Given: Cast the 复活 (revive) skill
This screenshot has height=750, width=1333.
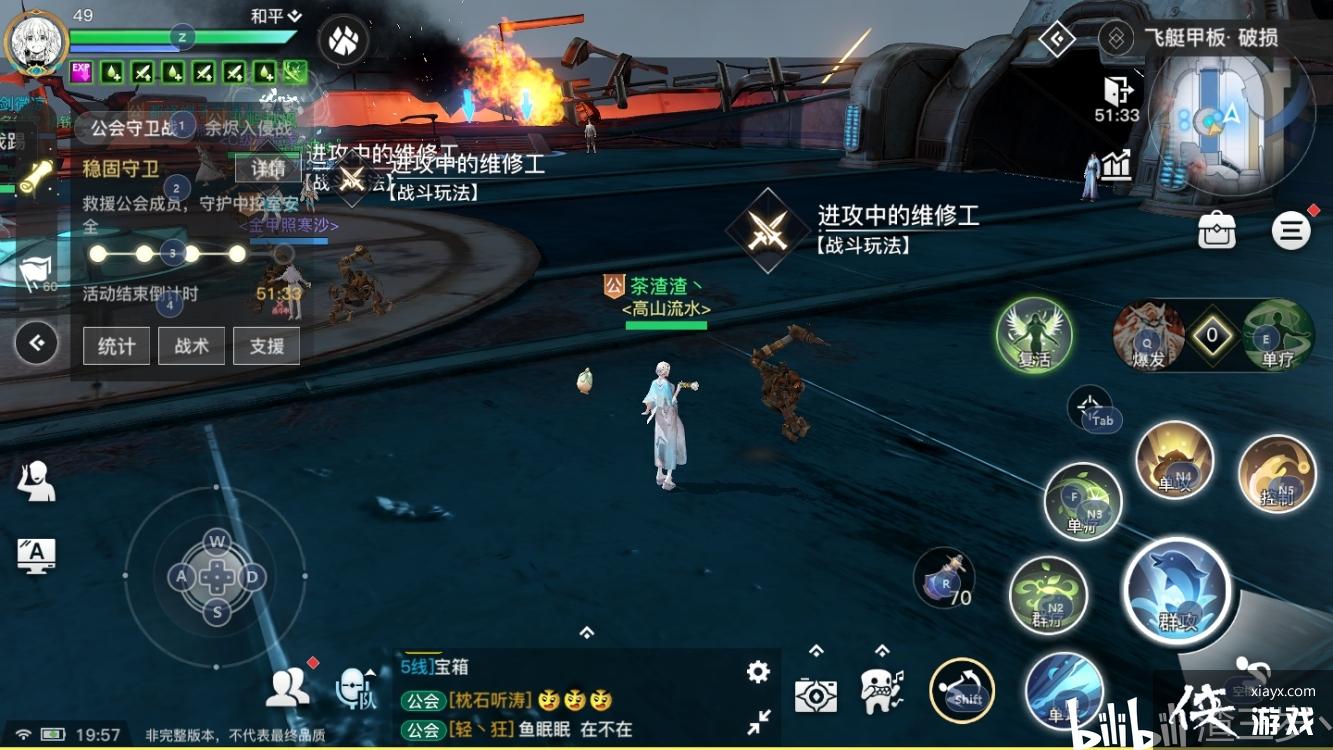Looking at the screenshot, I should point(1034,337).
